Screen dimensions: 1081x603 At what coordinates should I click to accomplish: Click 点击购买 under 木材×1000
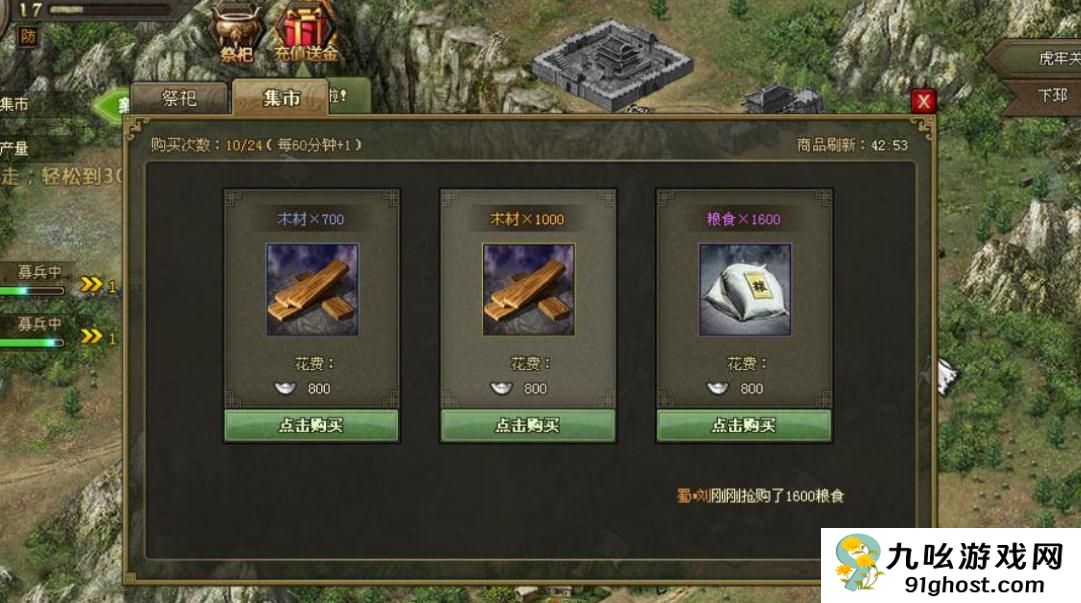(528, 425)
